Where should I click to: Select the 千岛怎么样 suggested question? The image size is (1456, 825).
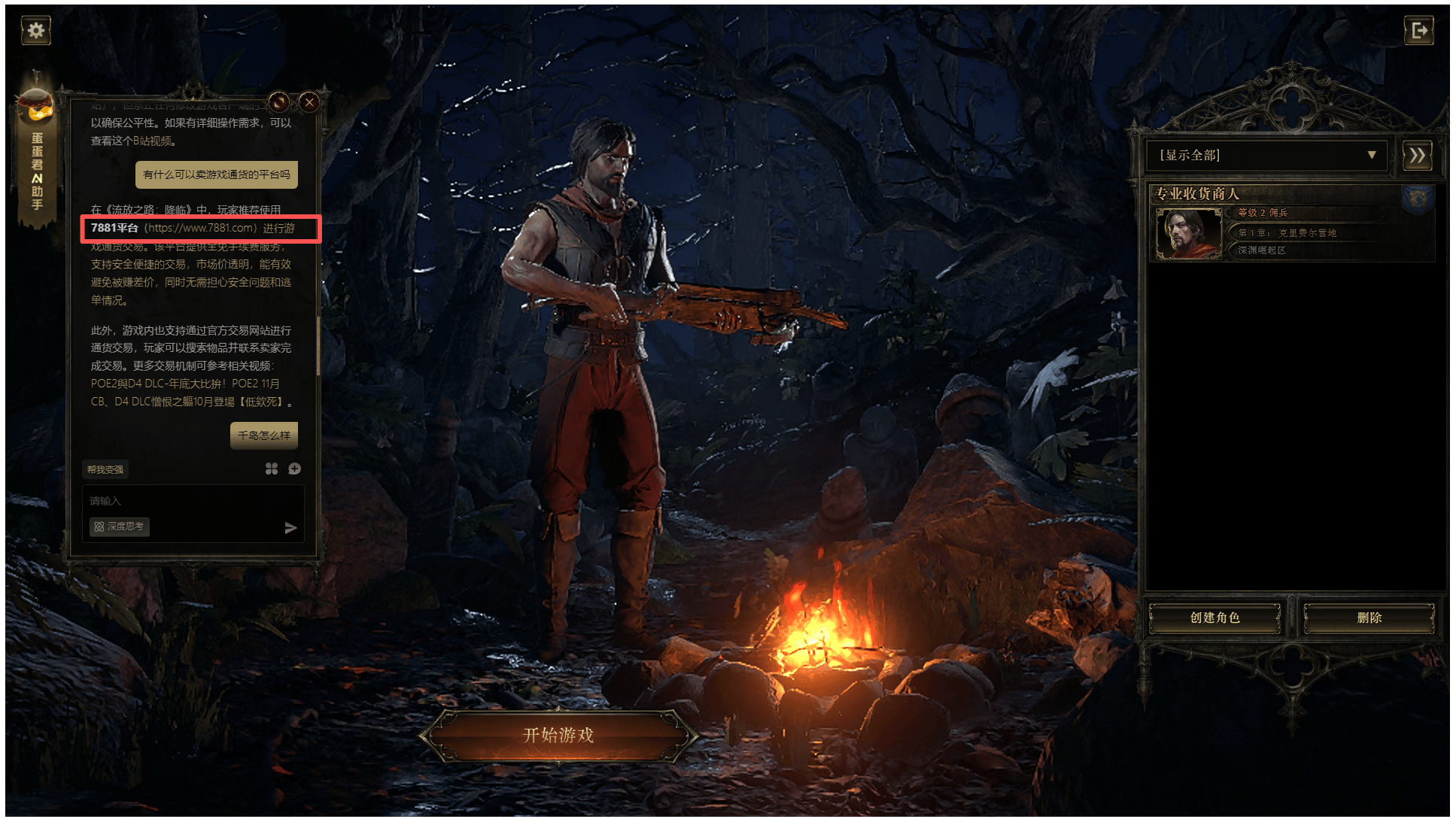[x=263, y=435]
